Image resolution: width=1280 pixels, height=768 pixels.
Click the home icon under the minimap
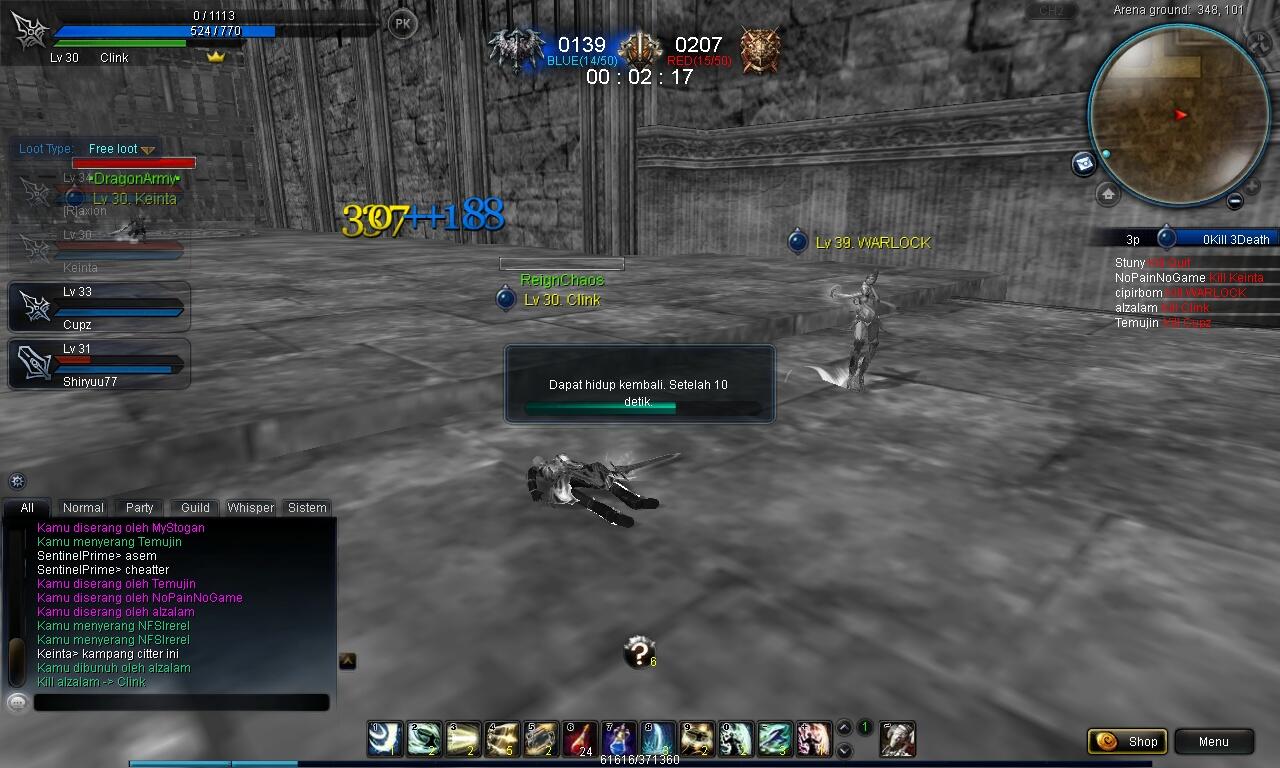(x=1107, y=194)
